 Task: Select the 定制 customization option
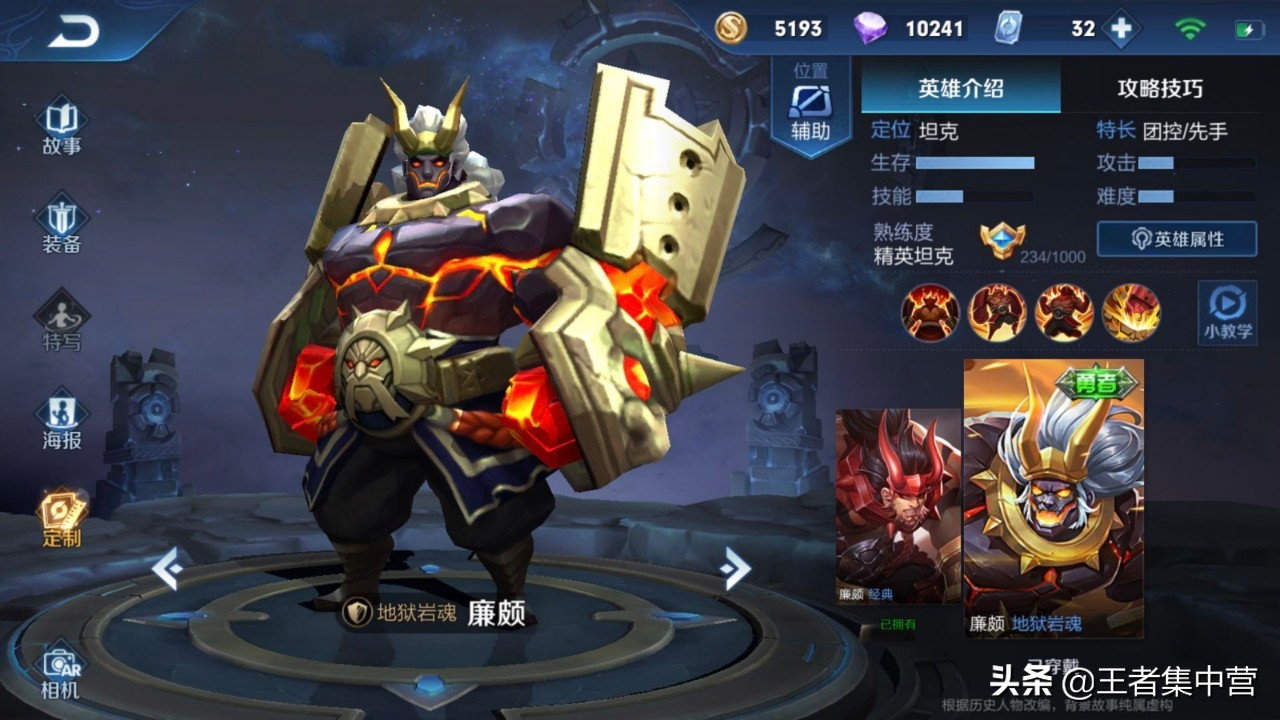point(62,519)
